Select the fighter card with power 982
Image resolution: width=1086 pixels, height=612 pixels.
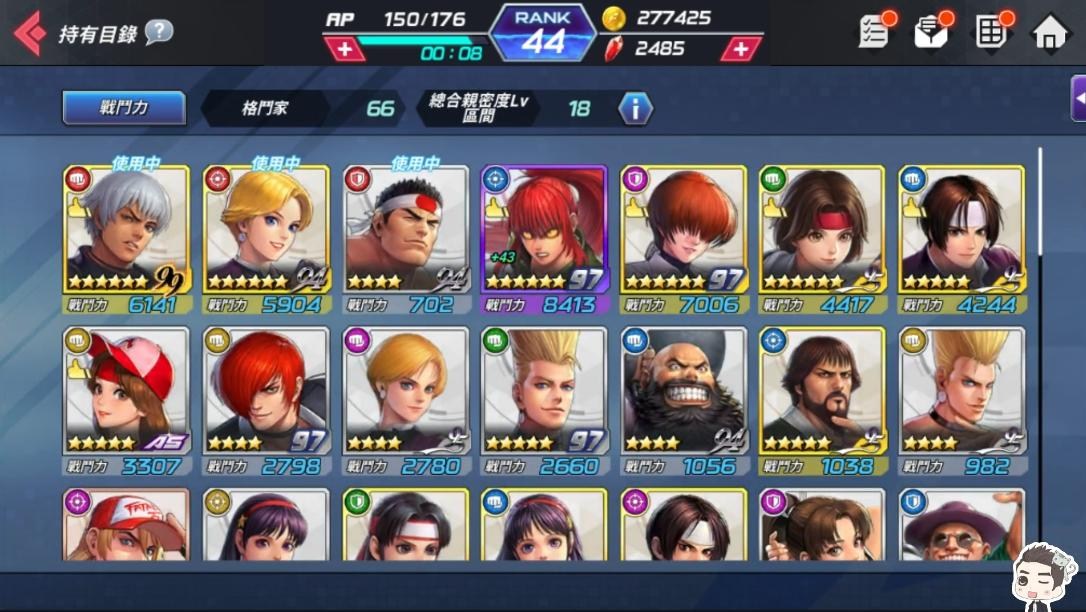pos(961,401)
